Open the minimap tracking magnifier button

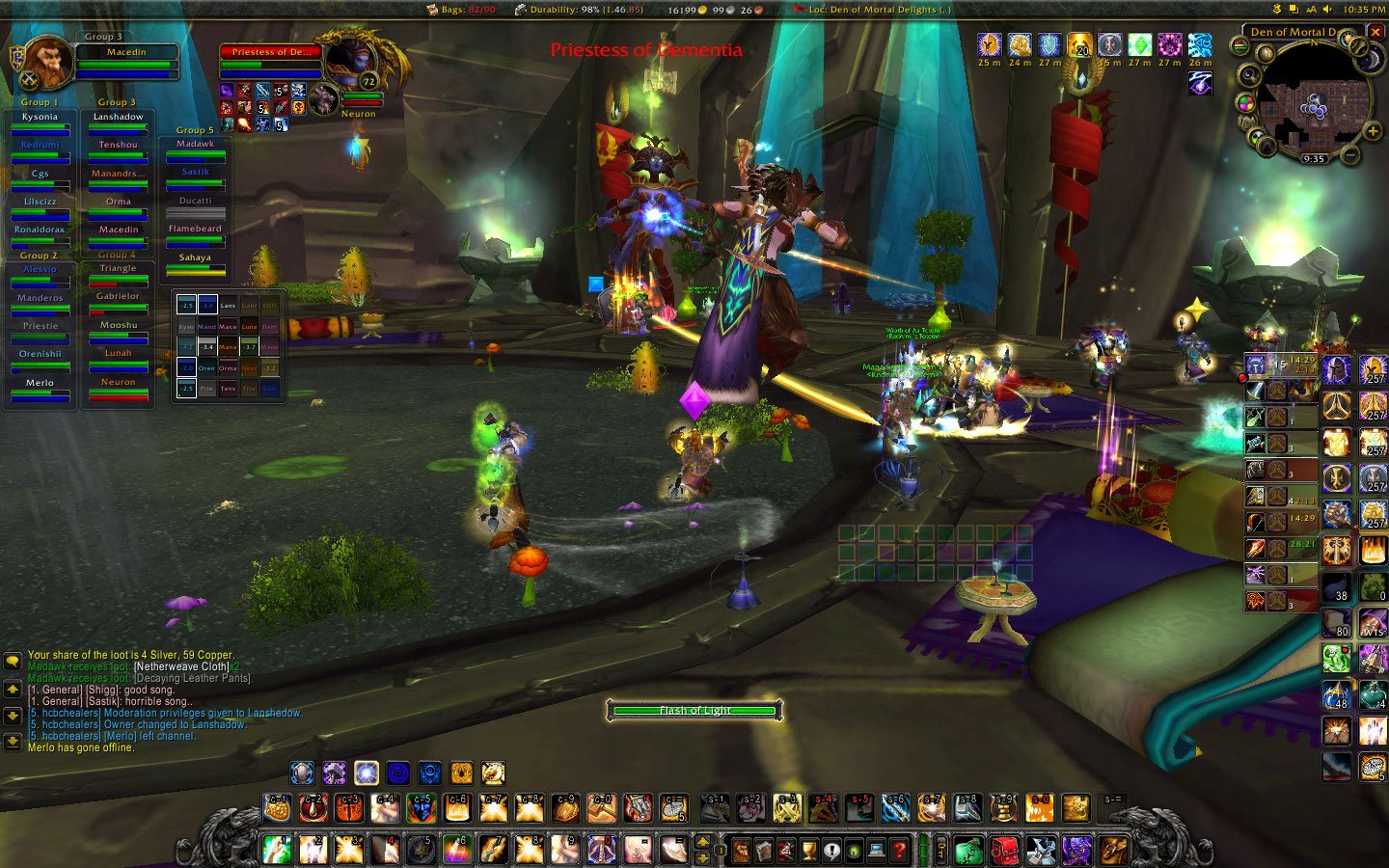click(x=1249, y=75)
